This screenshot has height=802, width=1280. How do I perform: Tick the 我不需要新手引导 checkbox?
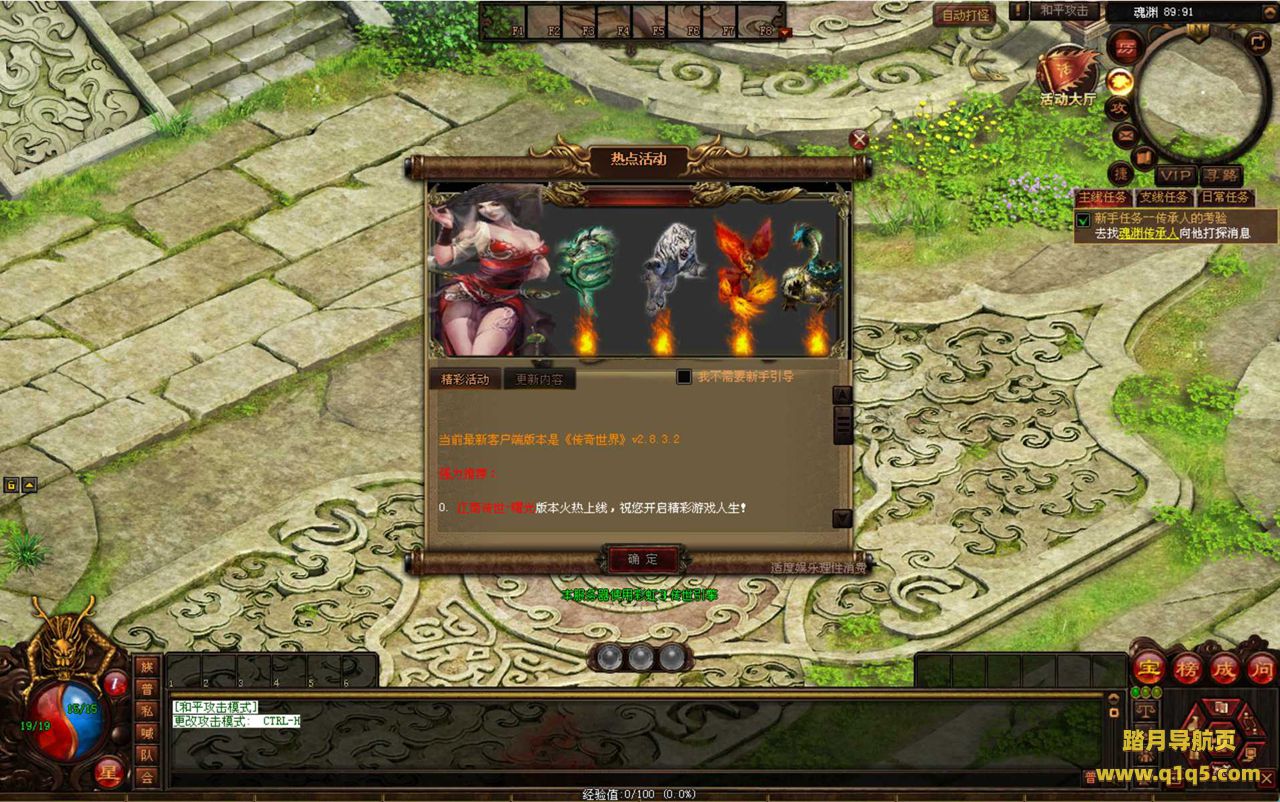tap(684, 377)
